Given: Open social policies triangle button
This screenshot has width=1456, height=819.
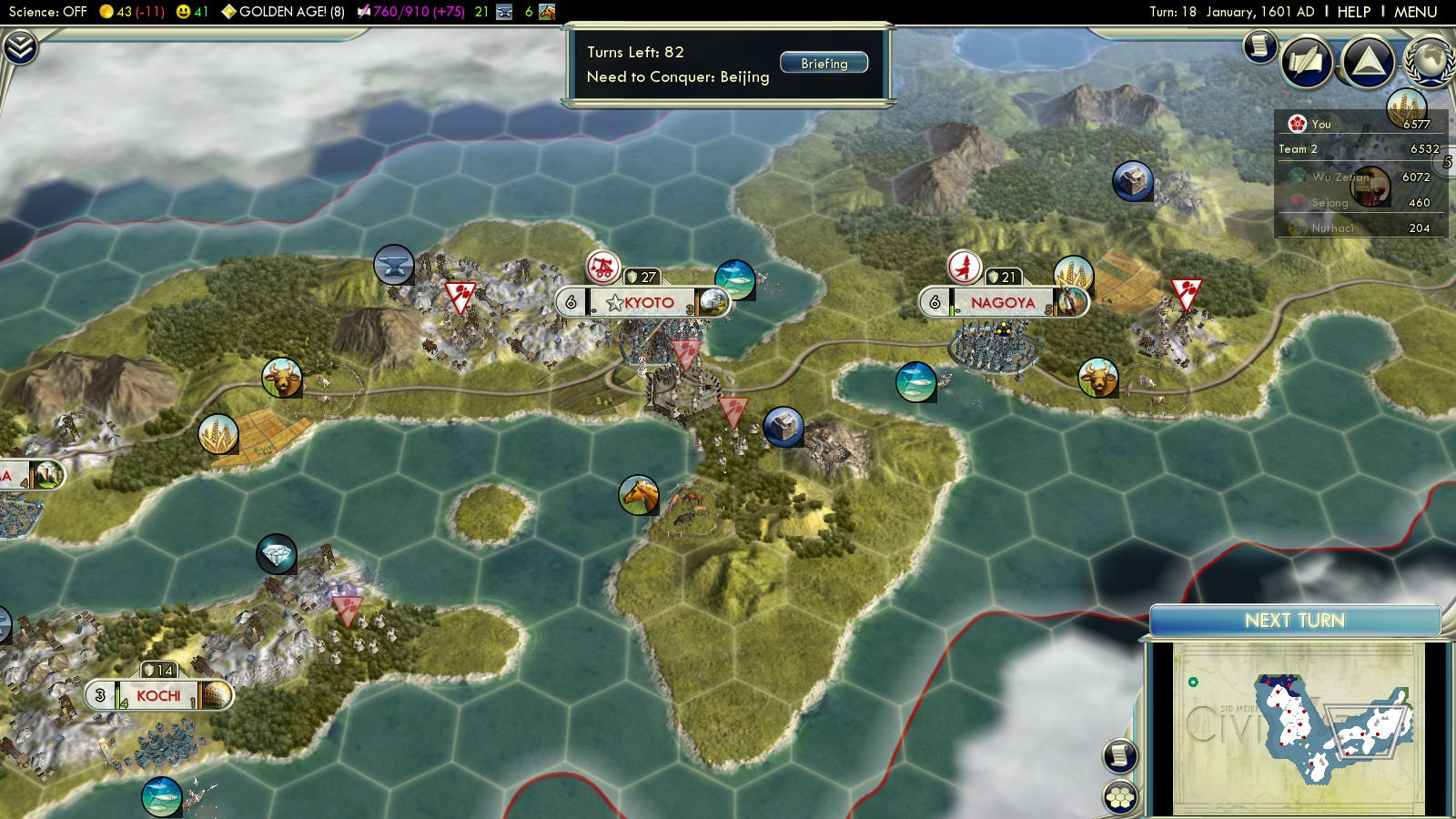Looking at the screenshot, I should click(1368, 61).
